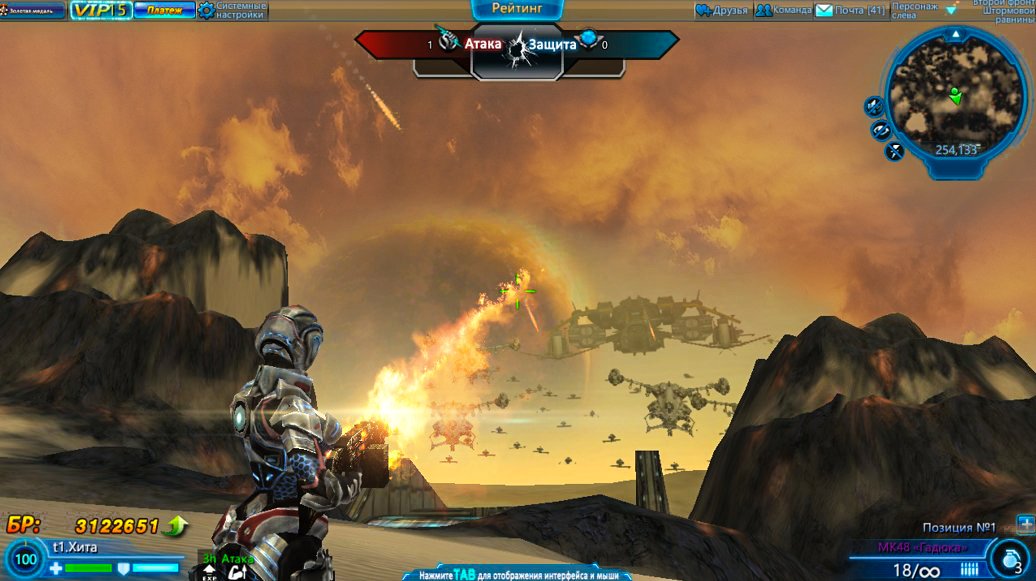Open the Команда team menu
Image resolution: width=1036 pixels, height=581 pixels.
point(782,11)
